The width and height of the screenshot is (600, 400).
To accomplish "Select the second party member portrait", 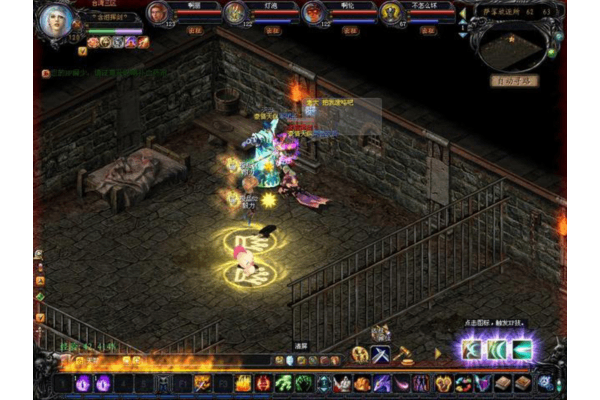I will click(x=233, y=12).
